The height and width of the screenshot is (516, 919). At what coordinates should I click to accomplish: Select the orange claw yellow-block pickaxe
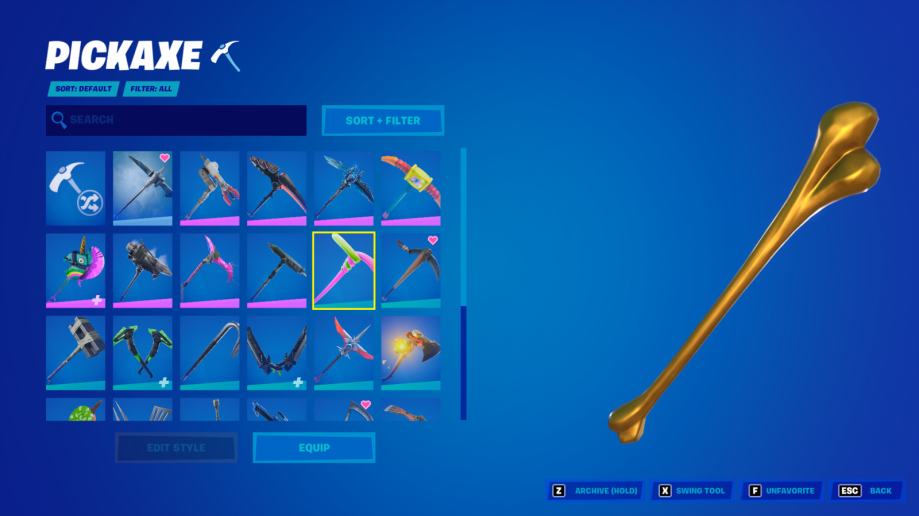[410, 189]
